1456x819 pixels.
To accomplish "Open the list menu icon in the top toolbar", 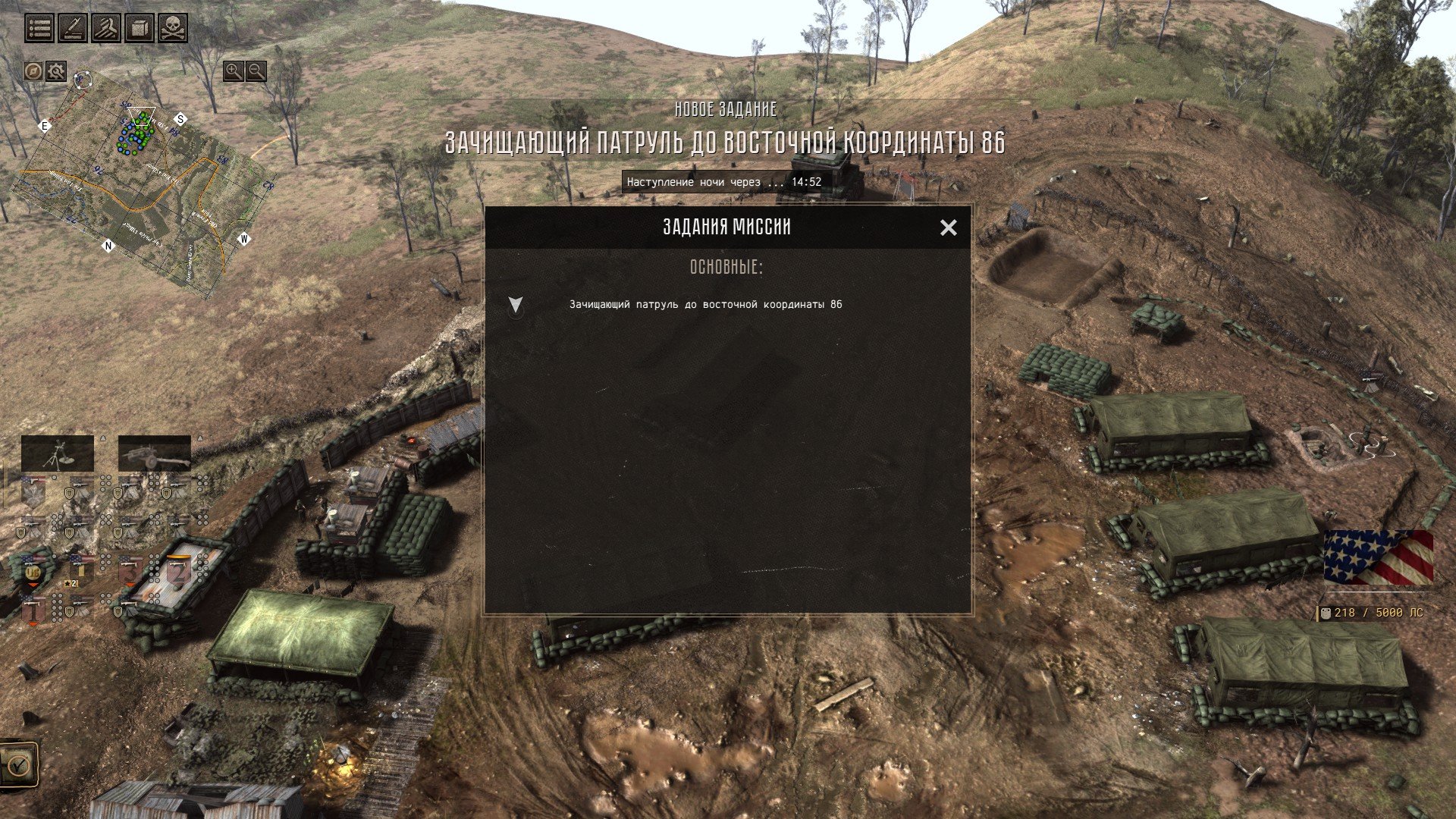I will [39, 29].
